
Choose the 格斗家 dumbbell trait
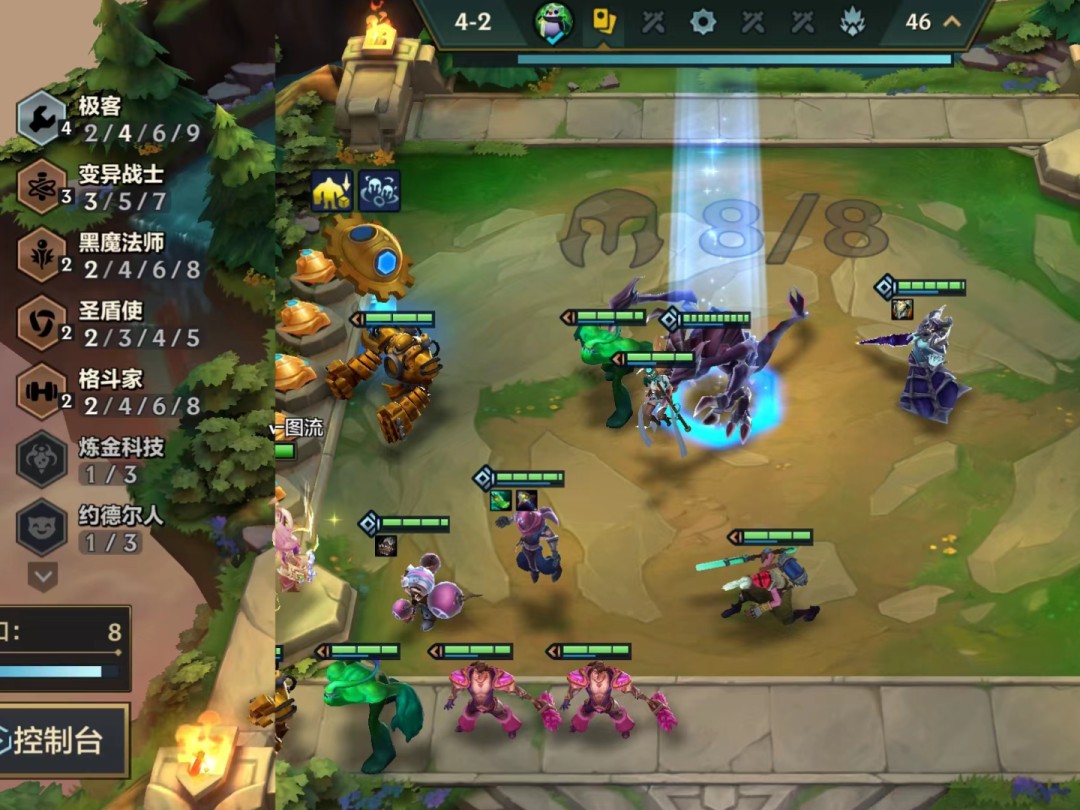pyautogui.click(x=42, y=391)
